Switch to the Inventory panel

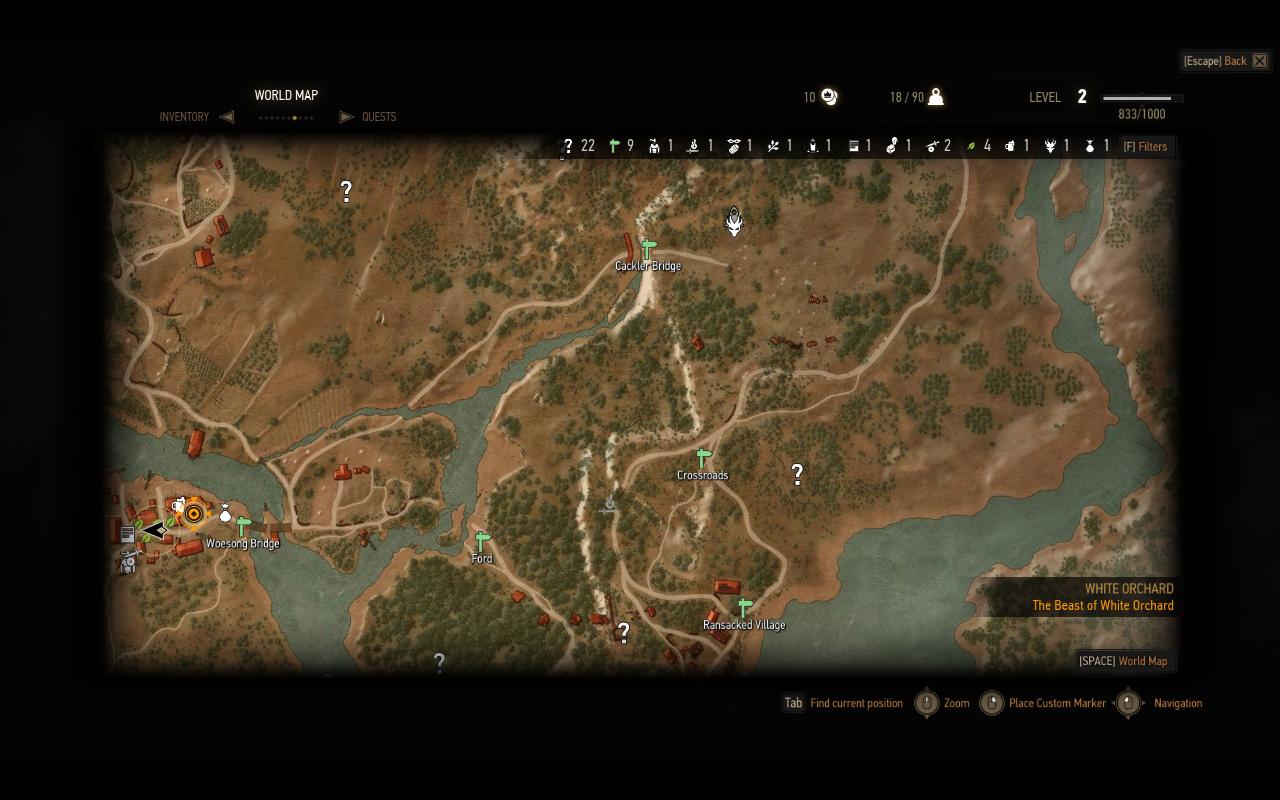tap(184, 117)
